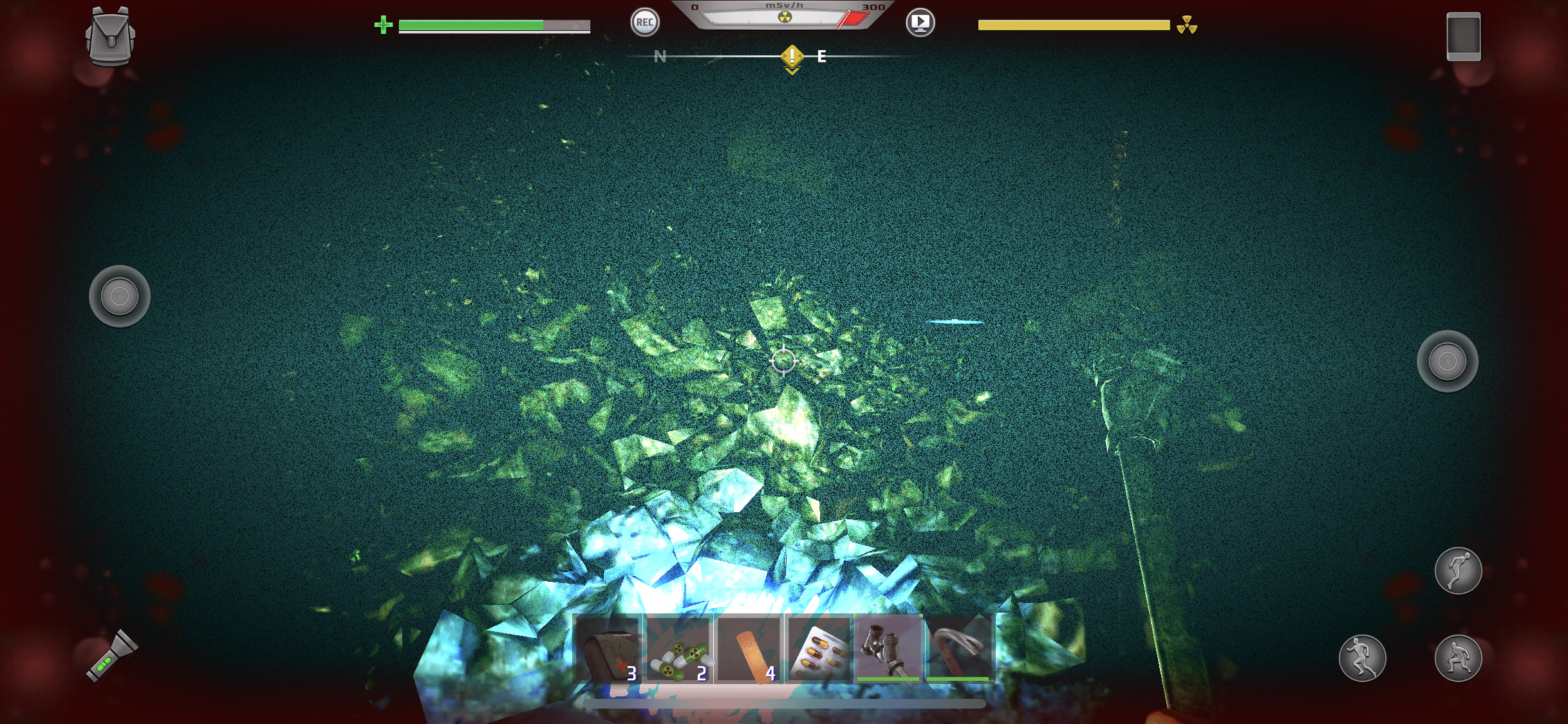1568x724 pixels.
Task: Equip the rusty crowbar slot
Action: 959,649
